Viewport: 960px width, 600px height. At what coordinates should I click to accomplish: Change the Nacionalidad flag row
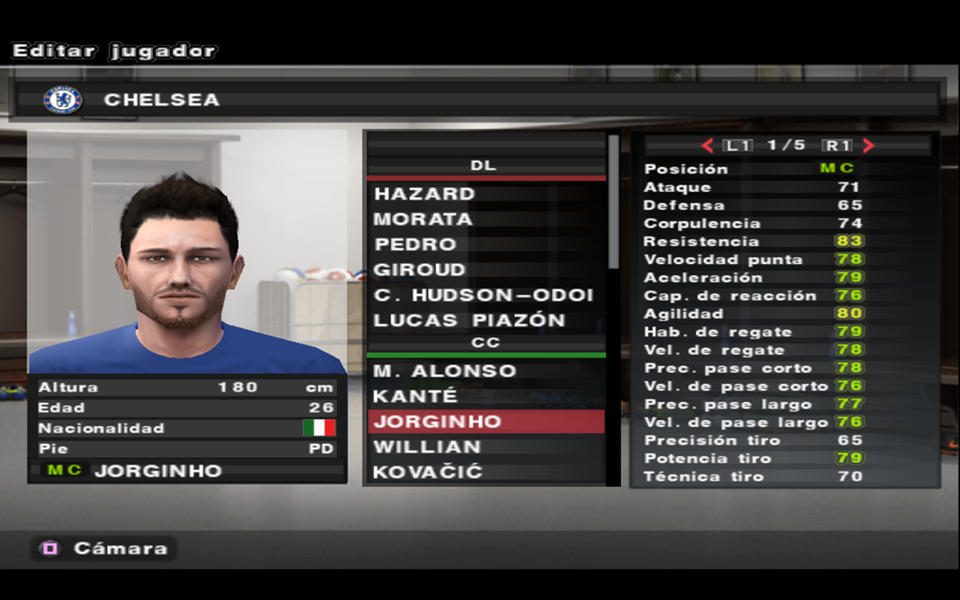click(187, 428)
